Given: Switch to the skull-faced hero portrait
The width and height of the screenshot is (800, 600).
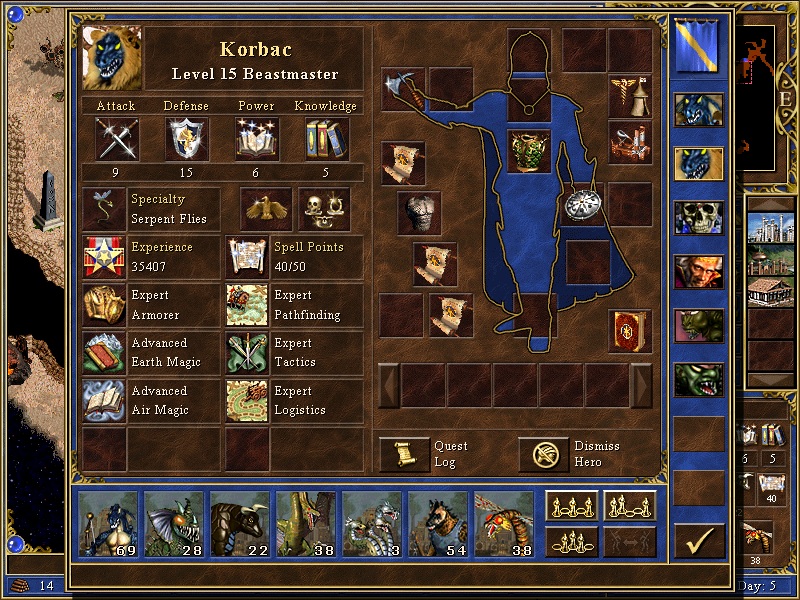Looking at the screenshot, I should click(x=698, y=217).
